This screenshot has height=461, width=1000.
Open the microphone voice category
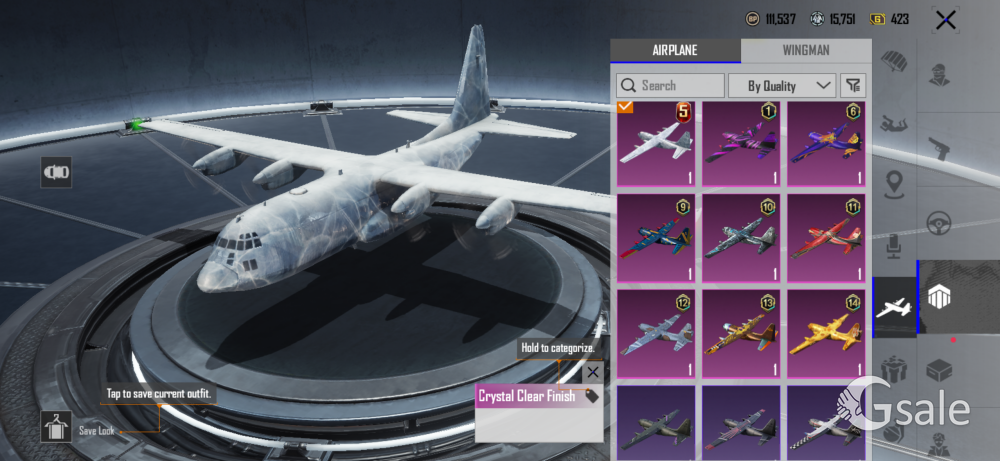(x=894, y=244)
